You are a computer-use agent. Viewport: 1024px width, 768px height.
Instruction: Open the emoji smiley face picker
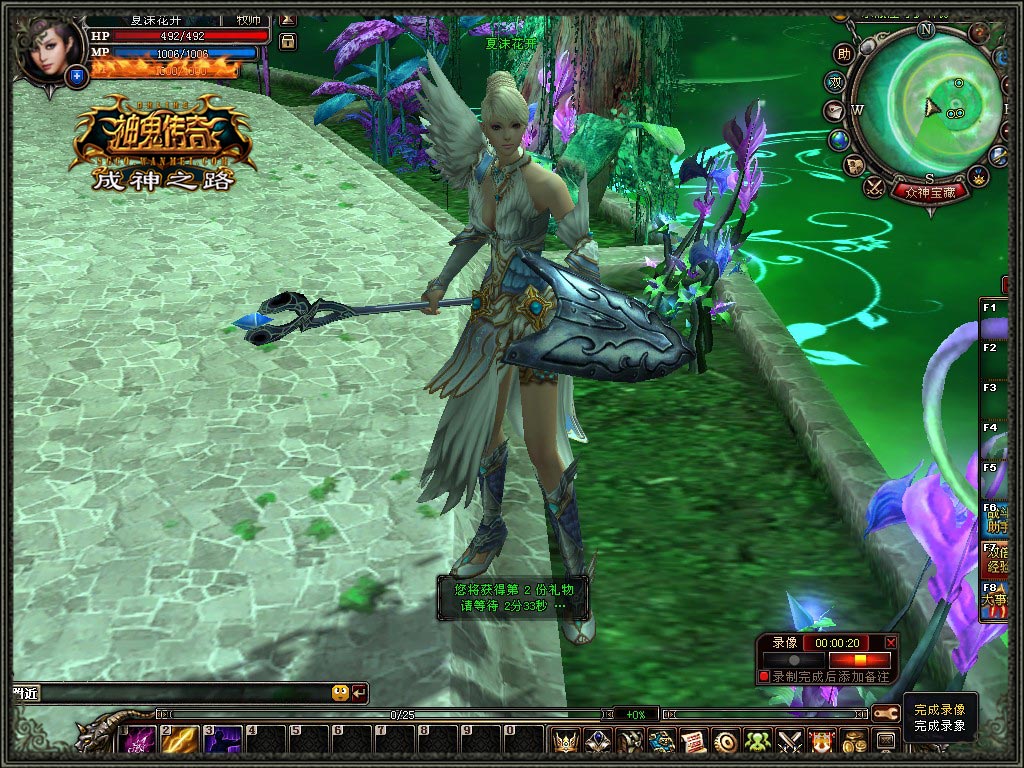tap(340, 692)
